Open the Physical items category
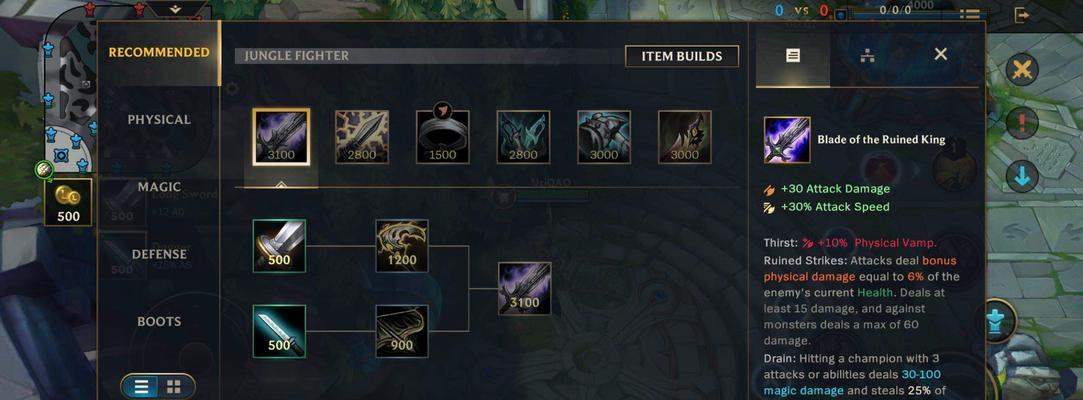This screenshot has width=1083, height=400. click(x=159, y=120)
